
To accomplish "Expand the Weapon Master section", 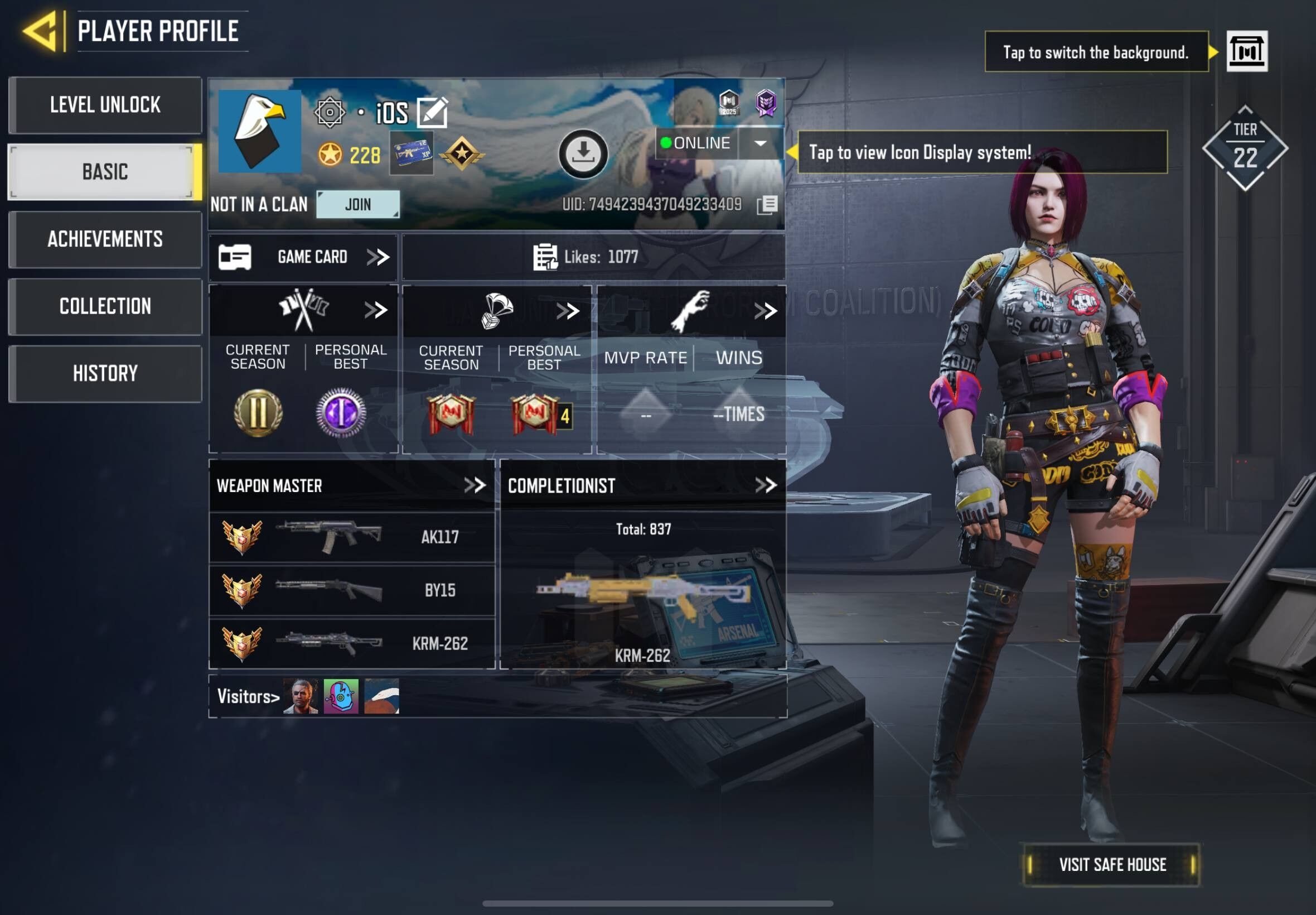I will [x=475, y=485].
